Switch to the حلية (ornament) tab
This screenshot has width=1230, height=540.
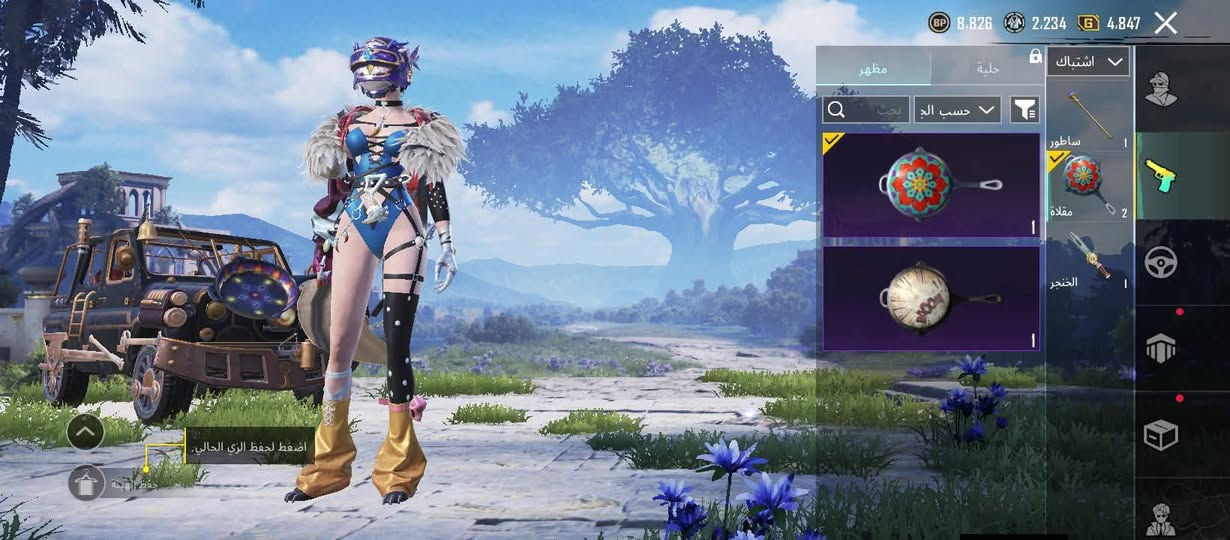(x=988, y=68)
